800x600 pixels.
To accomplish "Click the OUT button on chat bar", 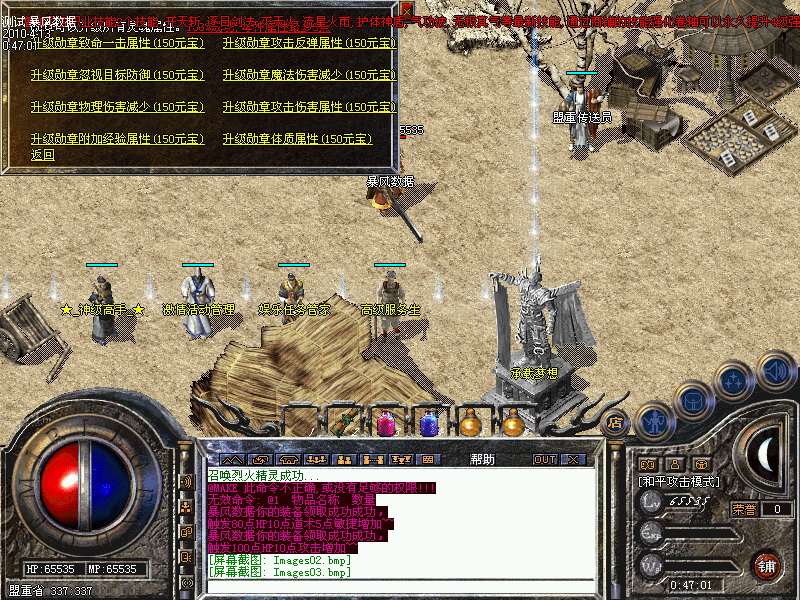I will pos(545,459).
